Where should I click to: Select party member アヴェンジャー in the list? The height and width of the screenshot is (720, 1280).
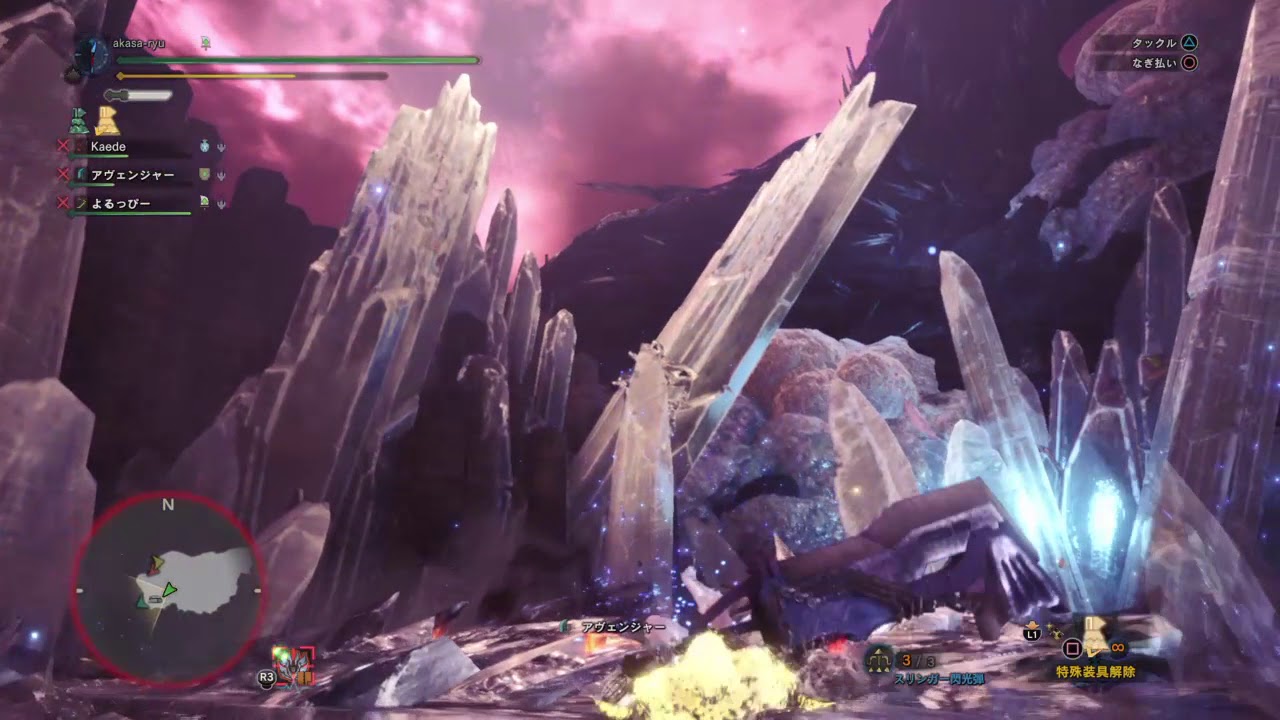[132, 175]
